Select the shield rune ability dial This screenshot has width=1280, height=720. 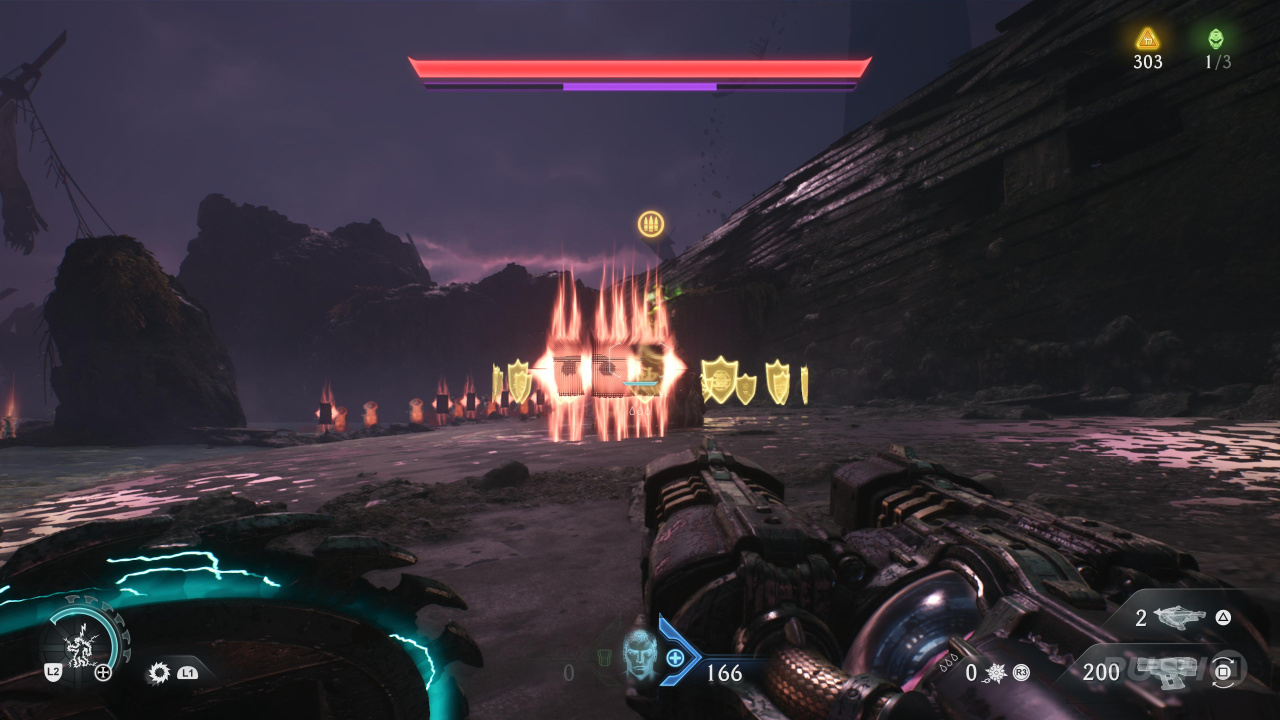click(x=87, y=638)
